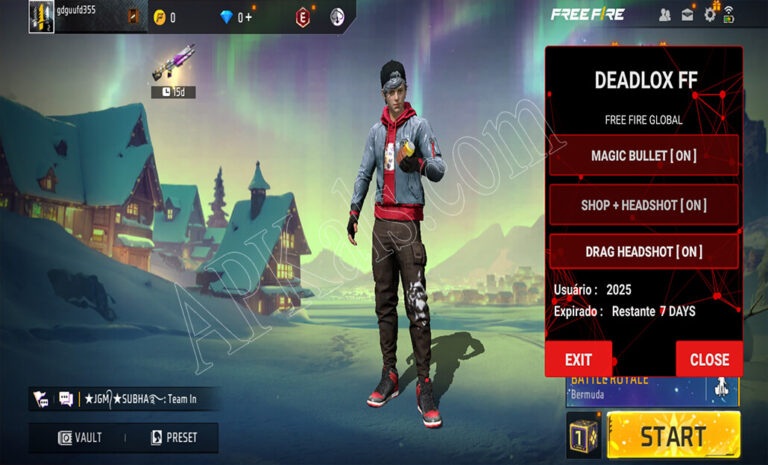Viewport: 768px width, 465px height.
Task: Close the DEADLOX FF panel
Action: [709, 359]
